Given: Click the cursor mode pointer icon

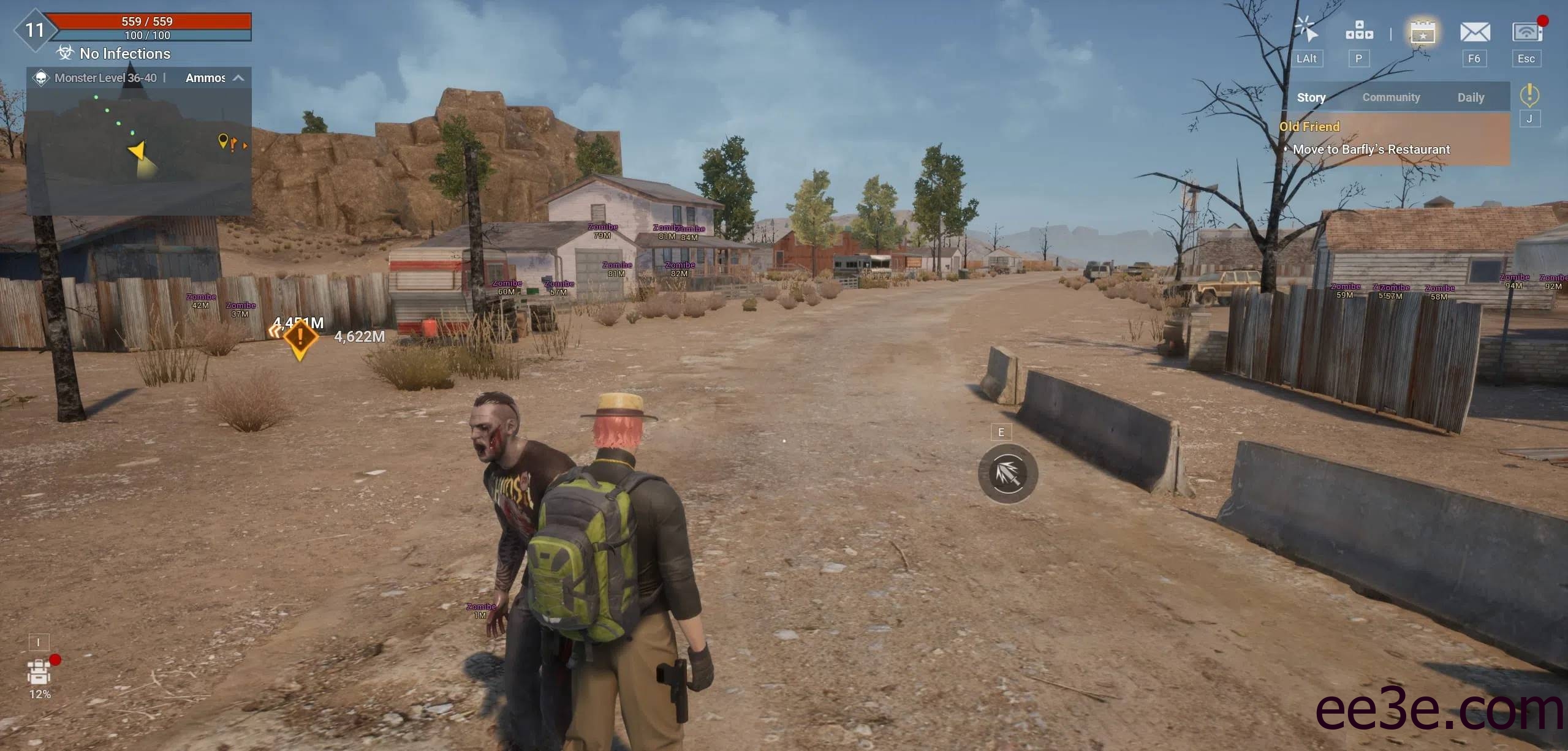Looking at the screenshot, I should pyautogui.click(x=1306, y=31).
